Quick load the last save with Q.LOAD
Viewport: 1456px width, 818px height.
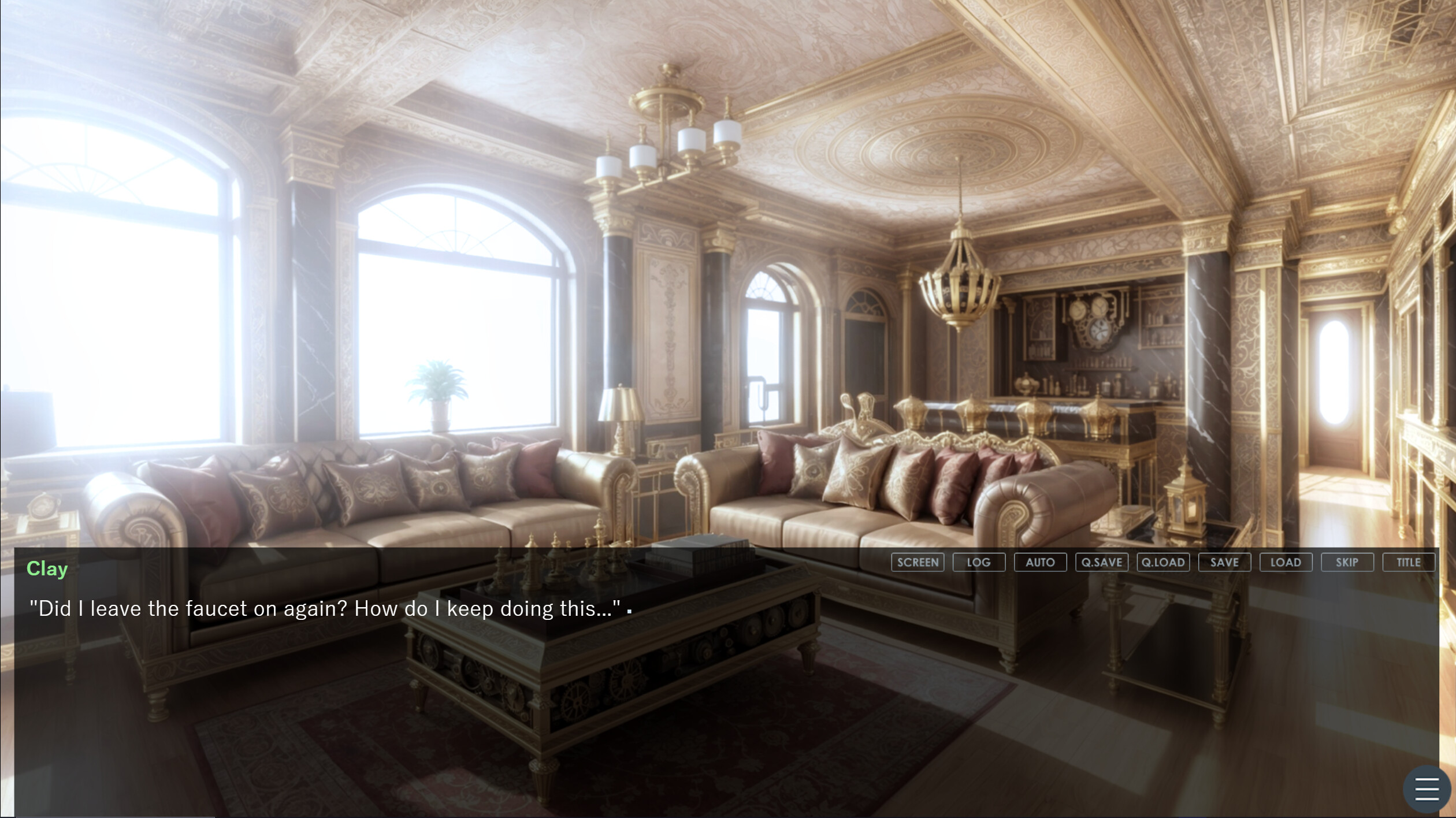[1164, 562]
